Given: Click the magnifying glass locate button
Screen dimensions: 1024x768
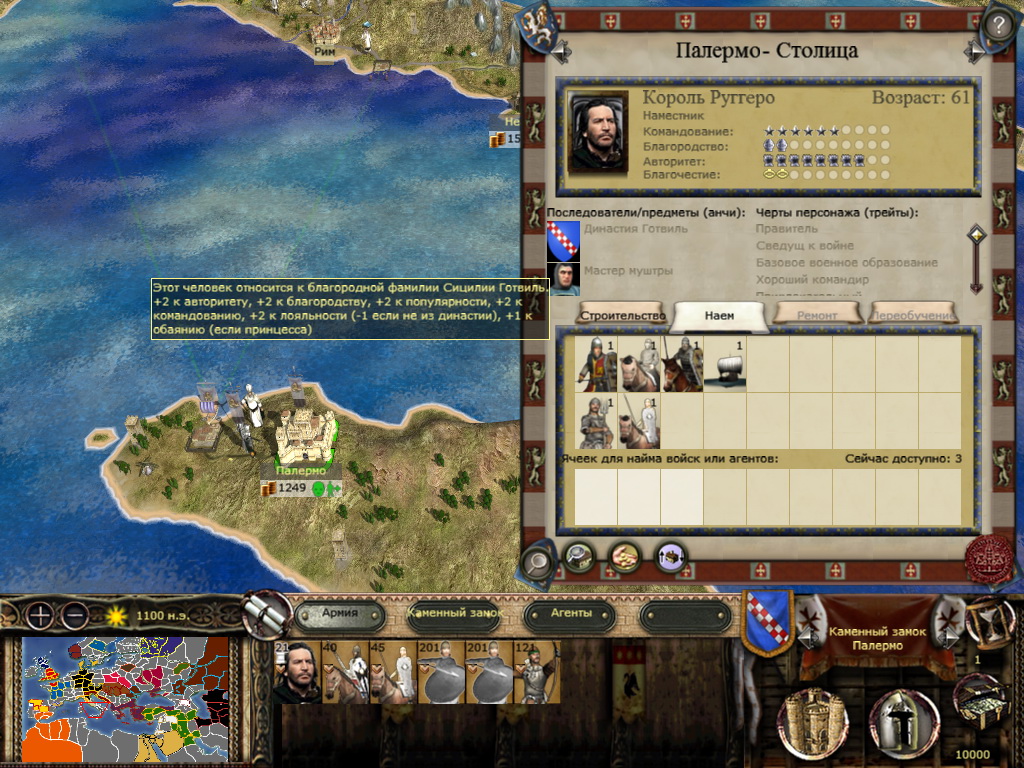Looking at the screenshot, I should (x=537, y=564).
